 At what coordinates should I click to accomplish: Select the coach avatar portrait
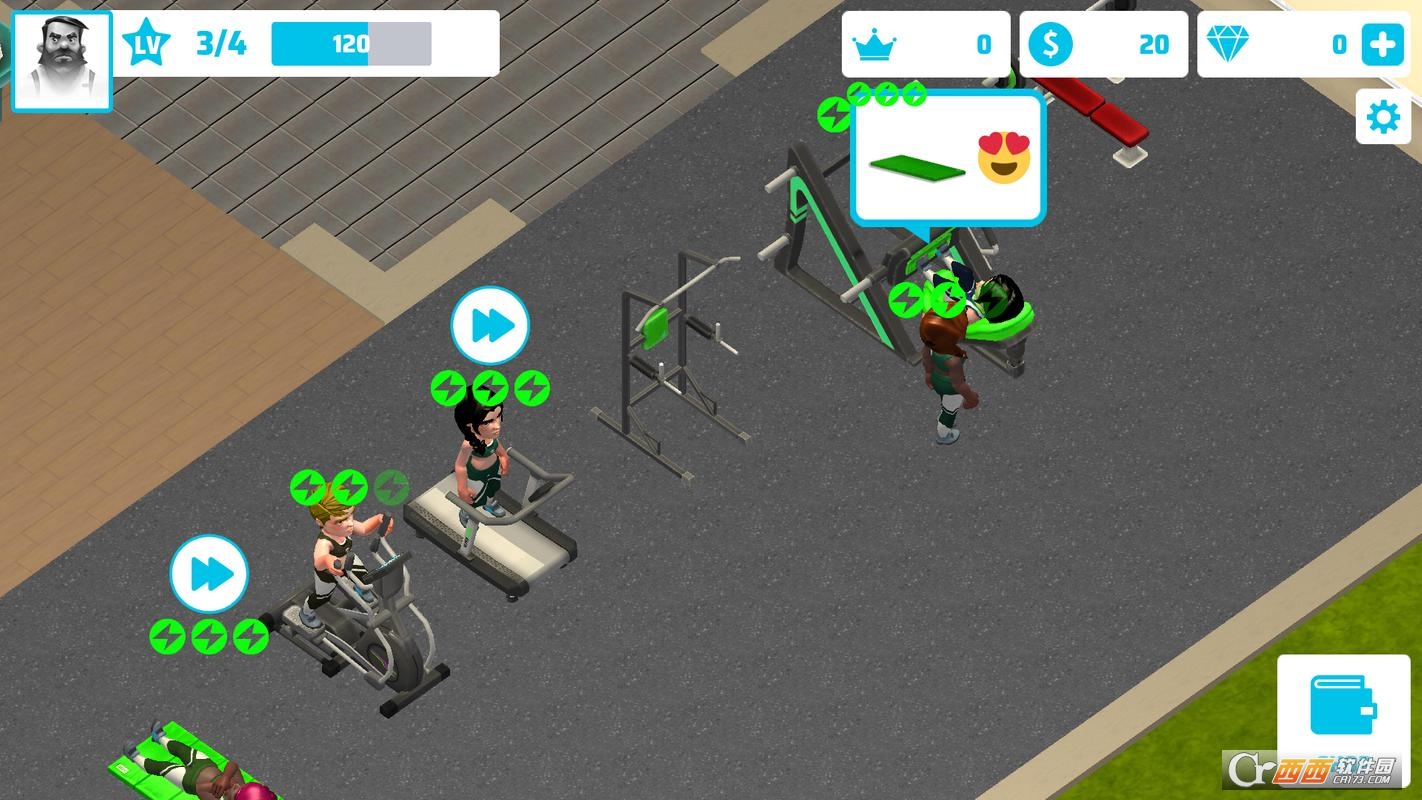click(60, 60)
